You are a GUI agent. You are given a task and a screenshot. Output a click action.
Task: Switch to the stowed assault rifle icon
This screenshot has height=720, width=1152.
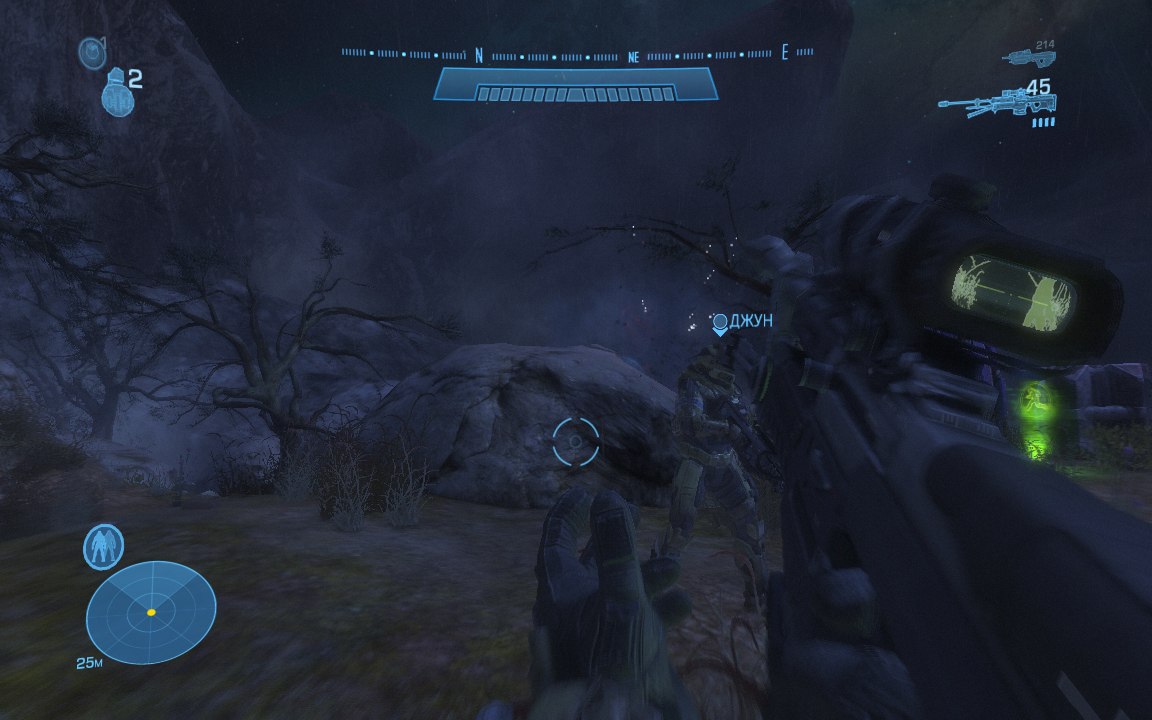(x=1029, y=57)
